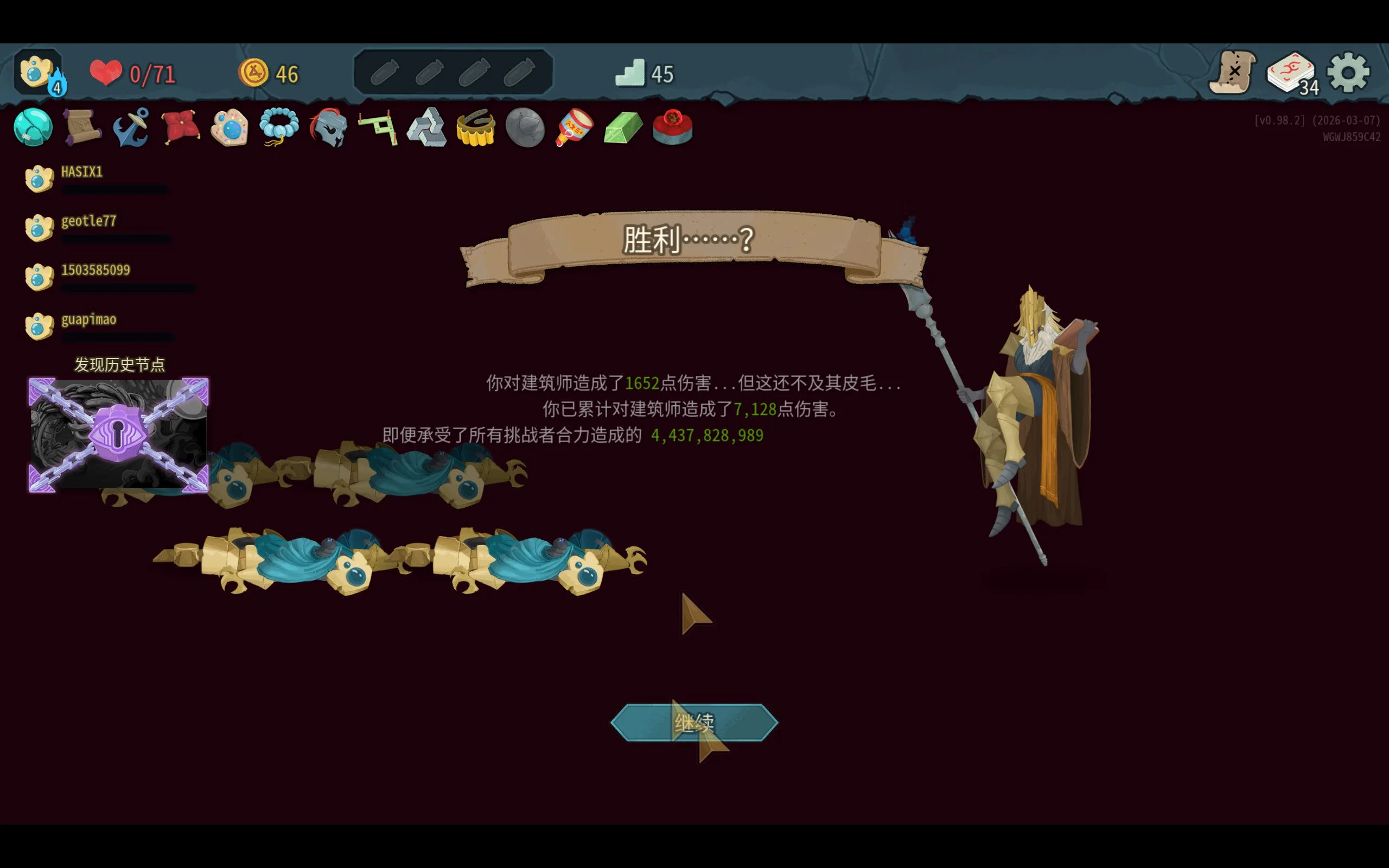Inspect the anchor relic

pos(131,127)
